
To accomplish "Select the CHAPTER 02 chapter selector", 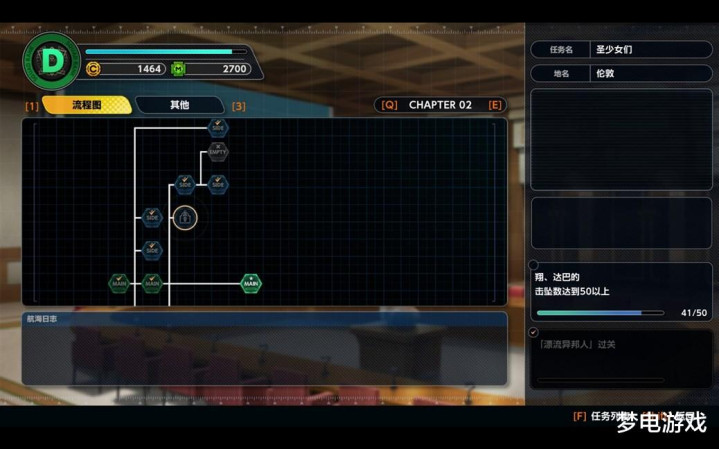I will (x=440, y=105).
